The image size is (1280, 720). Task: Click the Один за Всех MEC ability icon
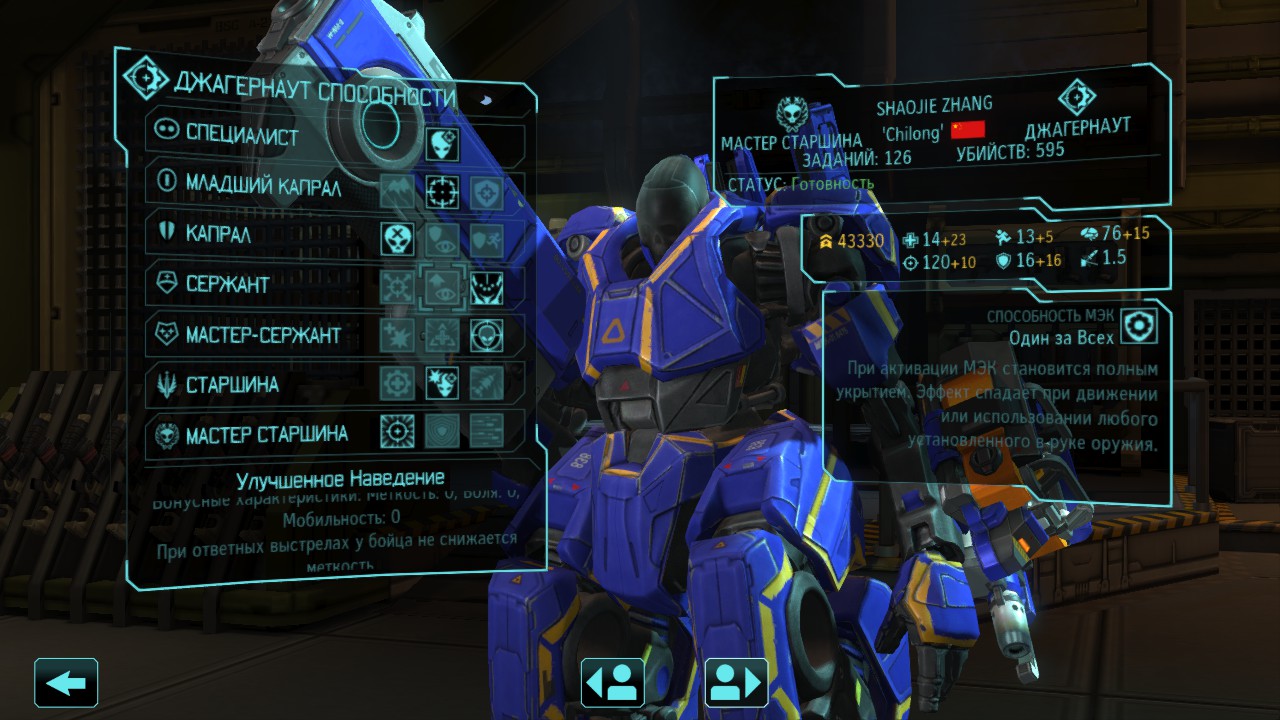1137,327
